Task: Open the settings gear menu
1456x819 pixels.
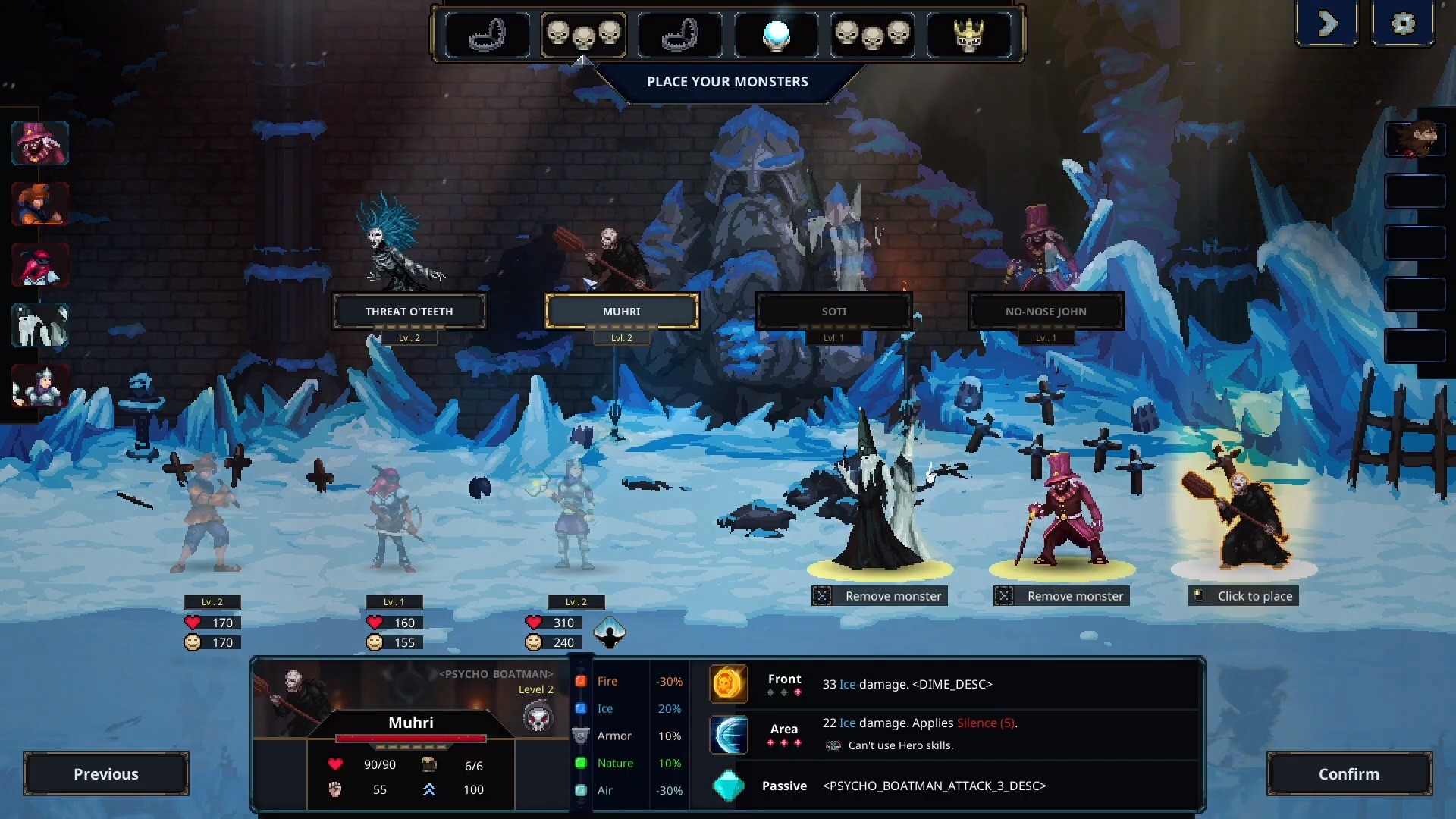Action: (x=1403, y=24)
